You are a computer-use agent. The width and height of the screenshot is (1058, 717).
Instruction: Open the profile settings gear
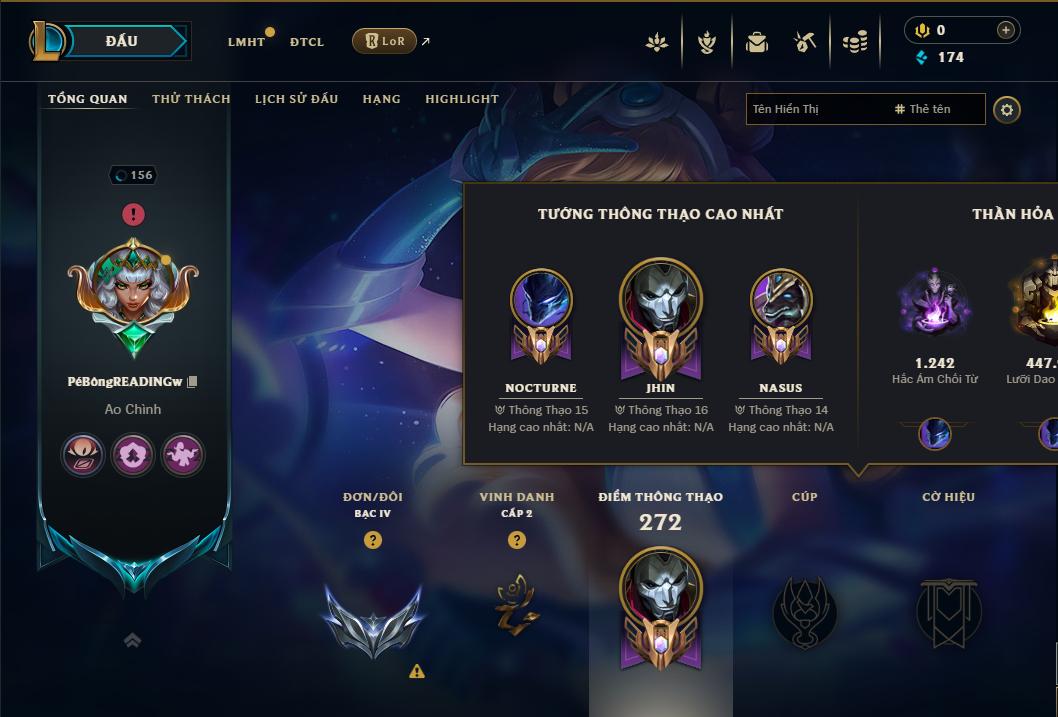coord(1007,109)
